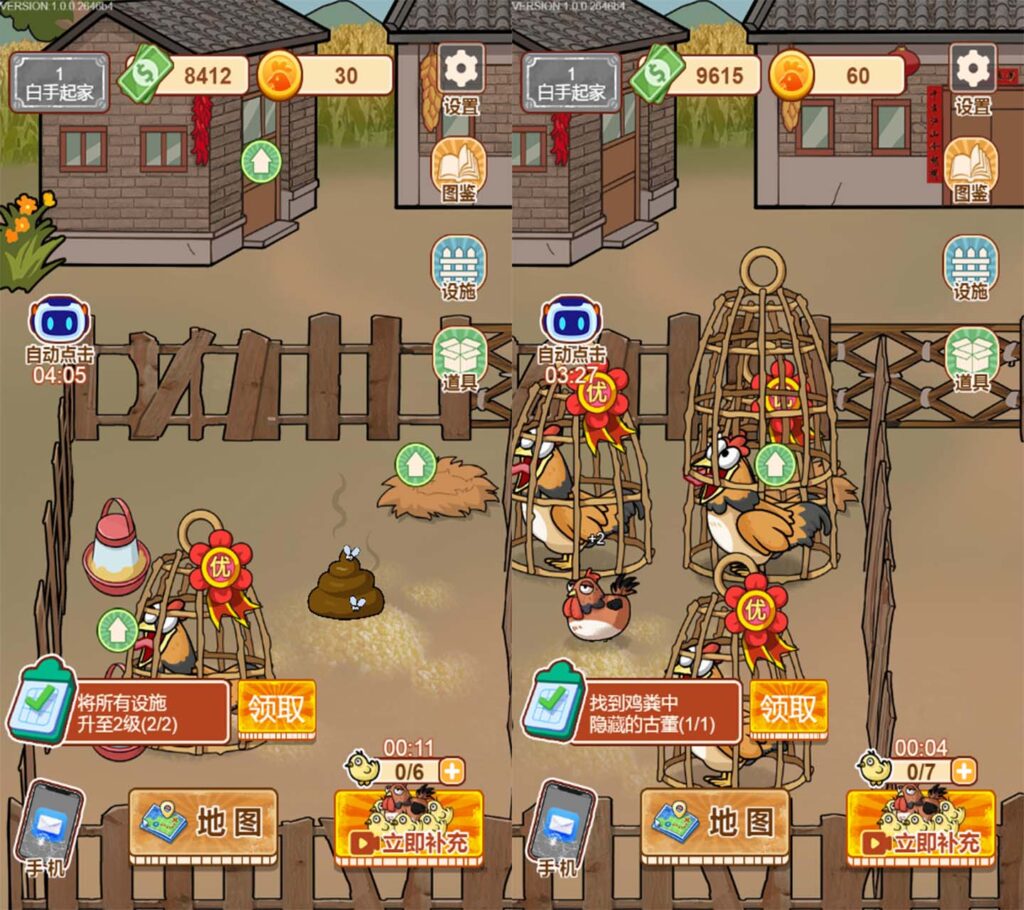Hit 立即补充 under the 0/6 chick counter
This screenshot has width=1024, height=910.
click(408, 830)
